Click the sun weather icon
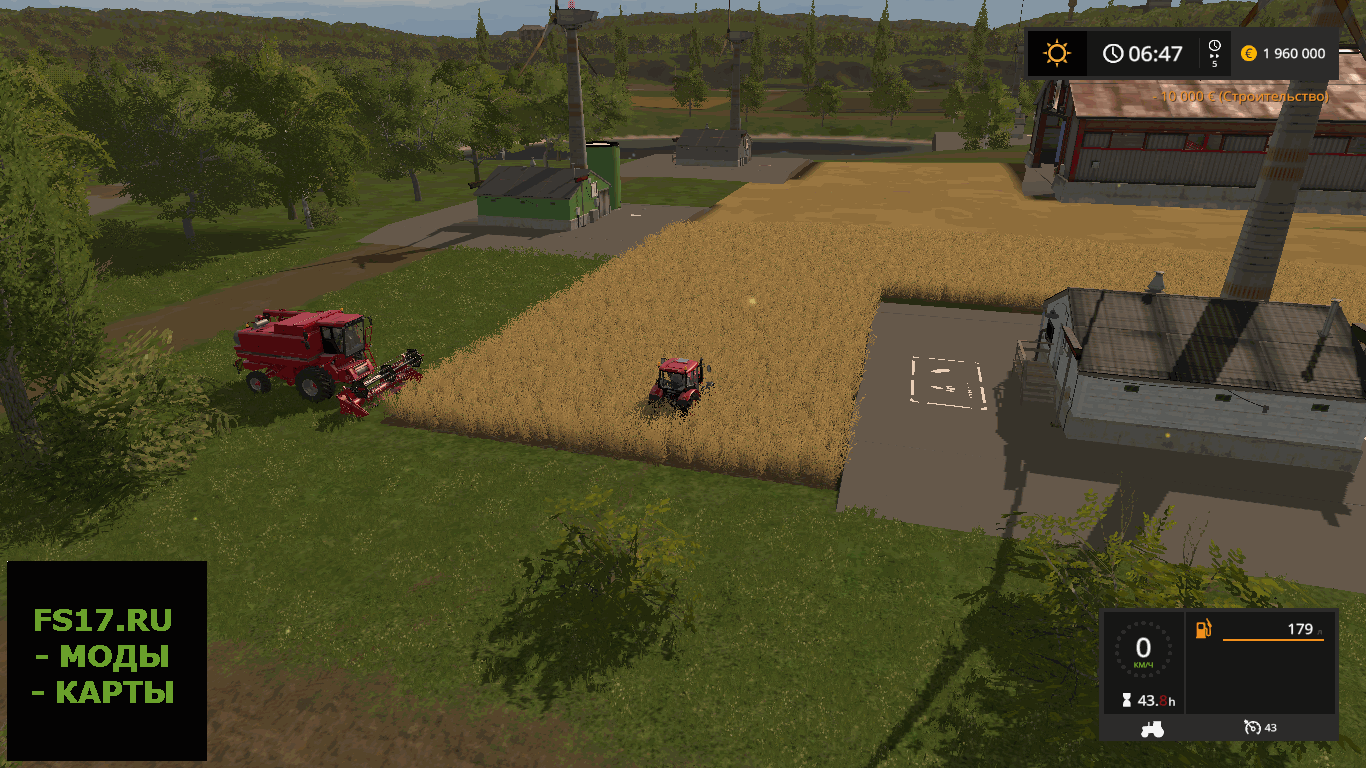 [x=1057, y=53]
